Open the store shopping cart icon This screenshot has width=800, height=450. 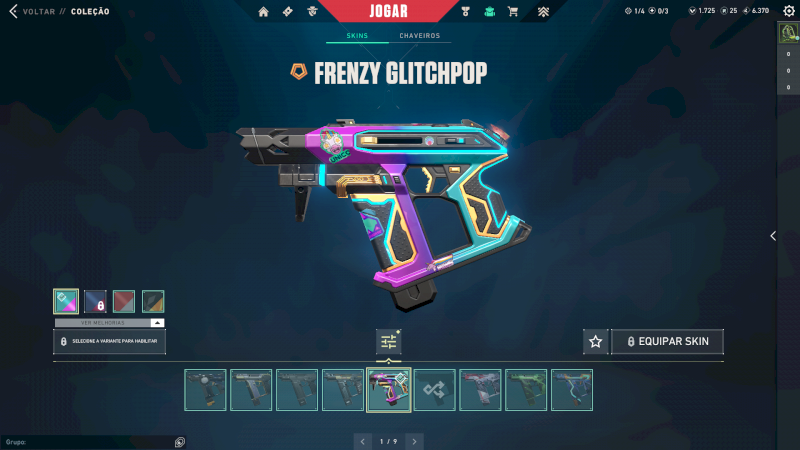(x=513, y=12)
